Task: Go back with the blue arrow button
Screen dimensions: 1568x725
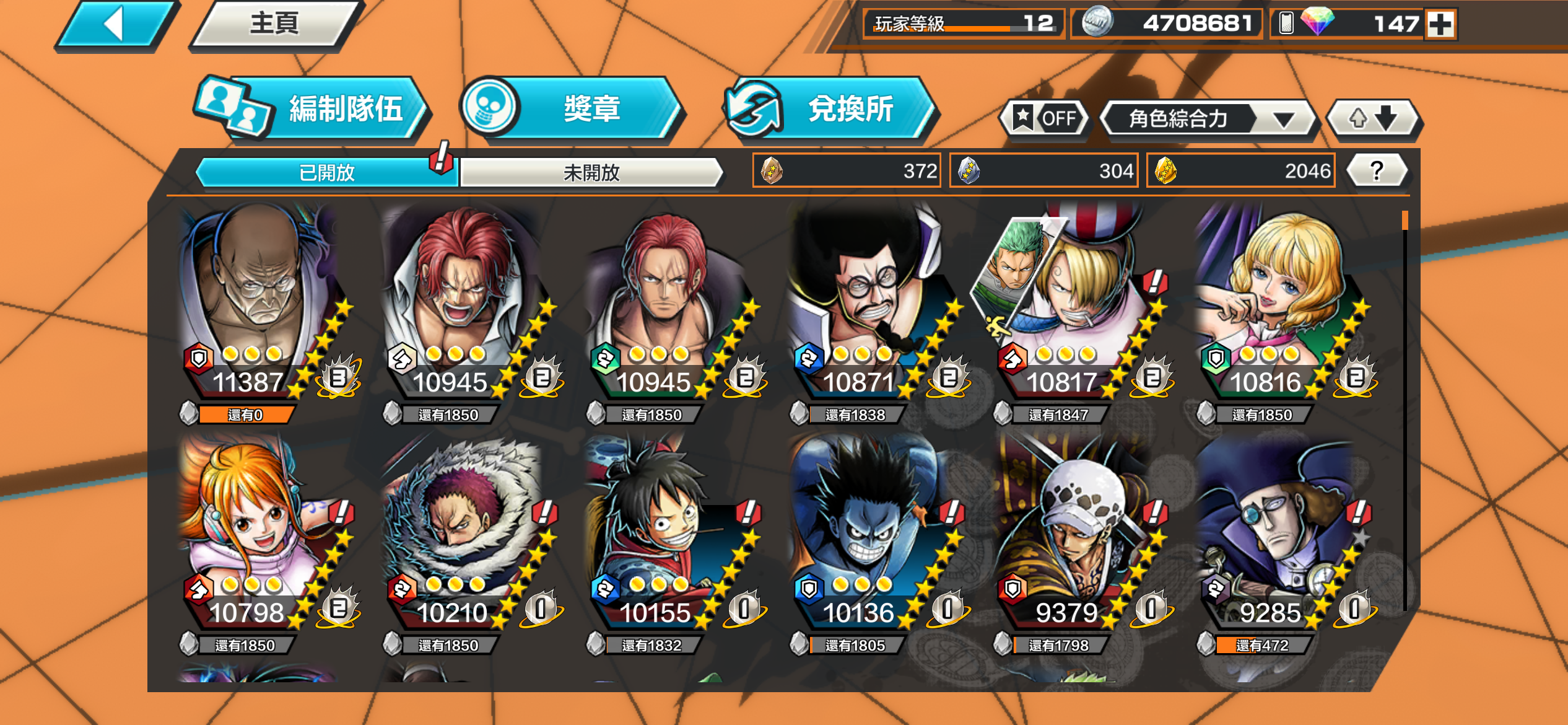Action: (115, 25)
